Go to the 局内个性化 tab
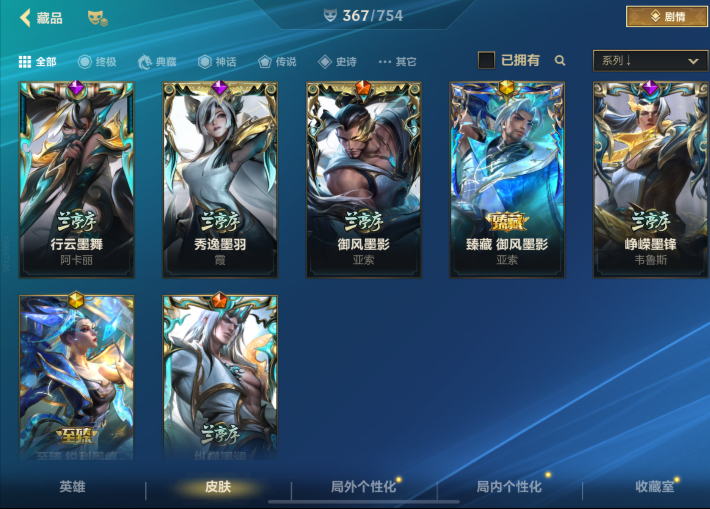The width and height of the screenshot is (710, 509). click(509, 487)
